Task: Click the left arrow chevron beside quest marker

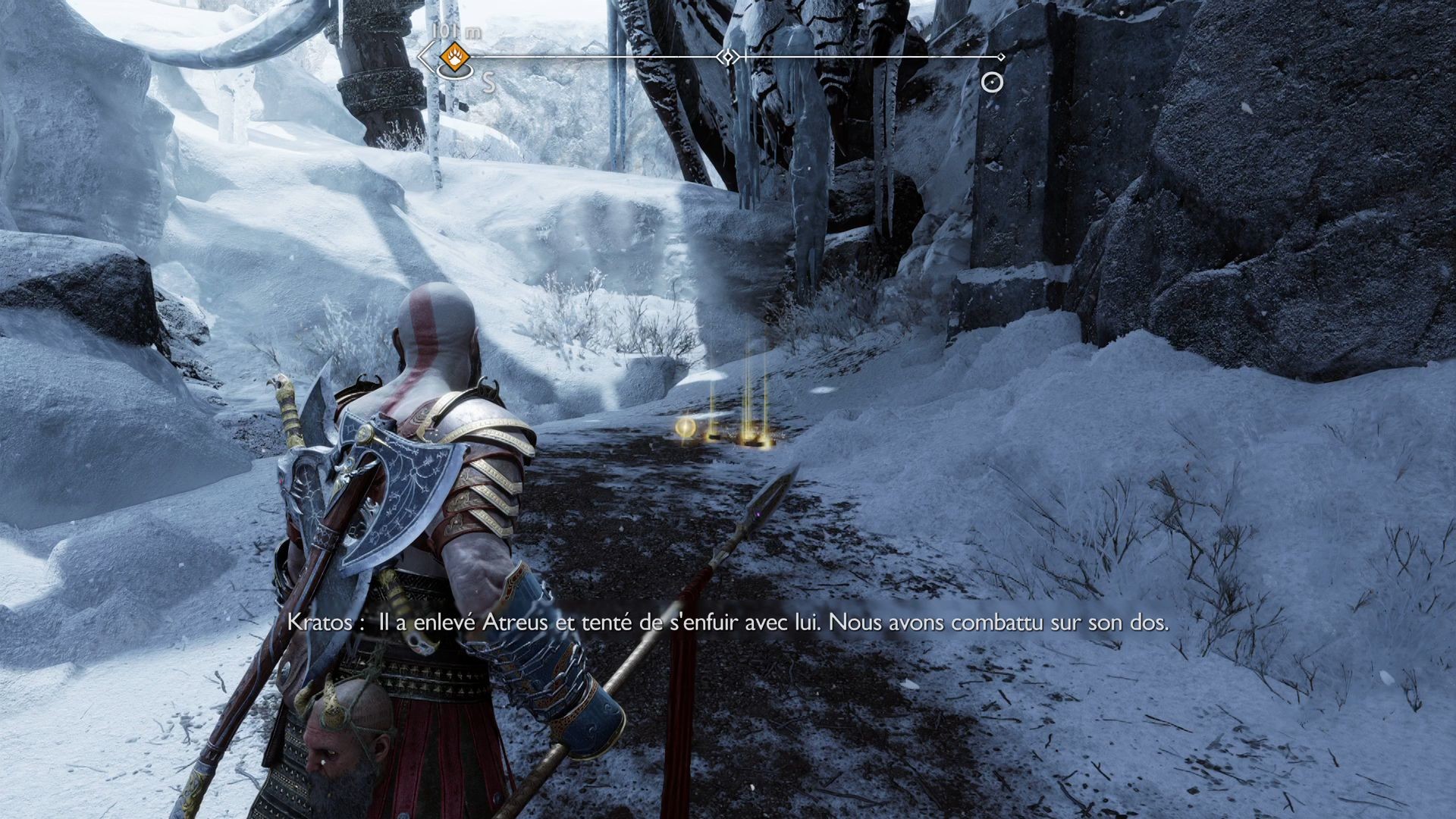Action: click(424, 57)
